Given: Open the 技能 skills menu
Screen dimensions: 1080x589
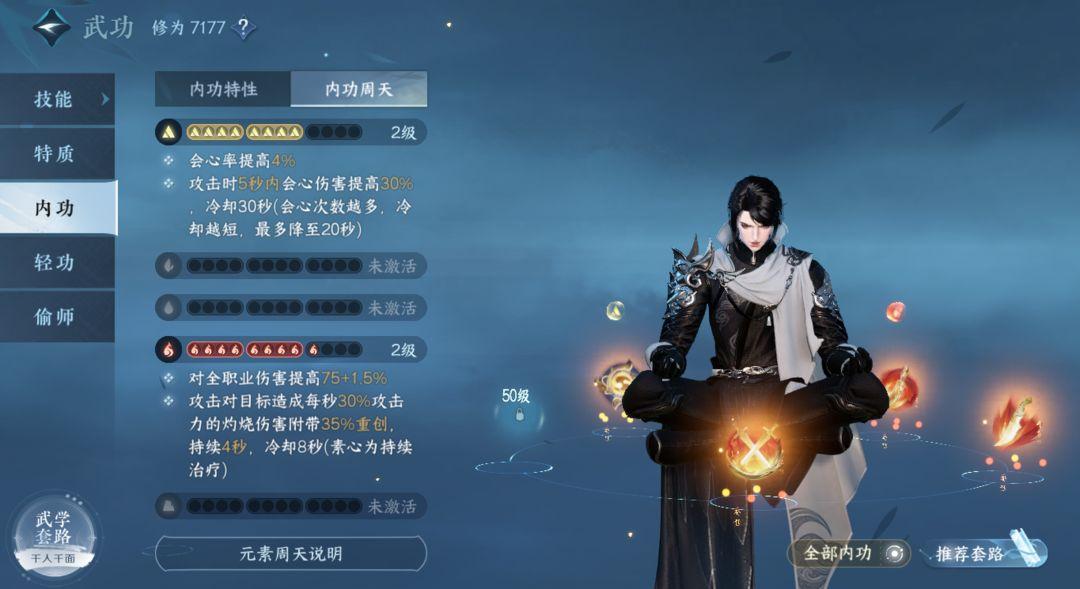Looking at the screenshot, I should point(57,99).
